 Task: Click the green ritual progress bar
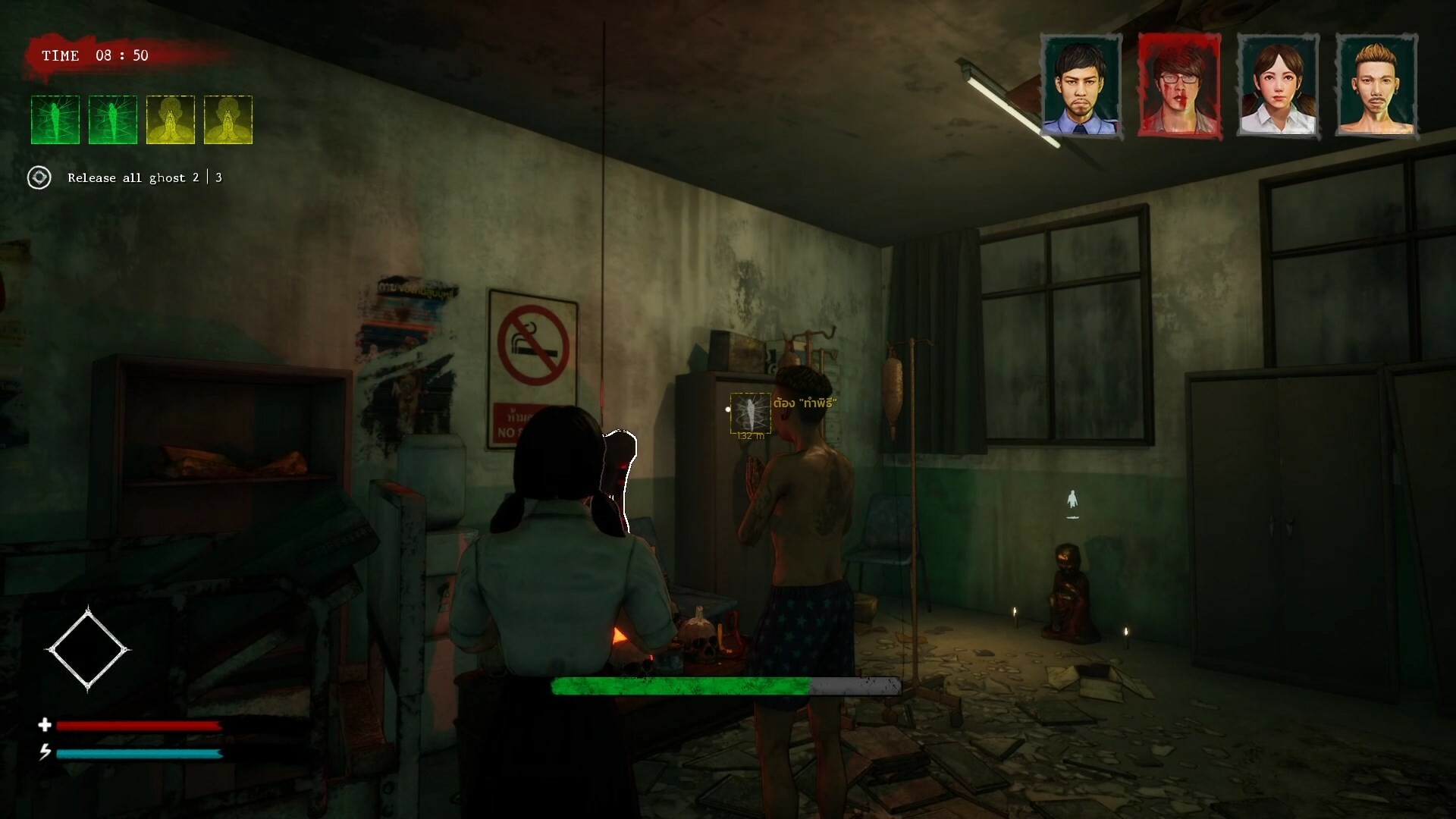click(x=682, y=686)
